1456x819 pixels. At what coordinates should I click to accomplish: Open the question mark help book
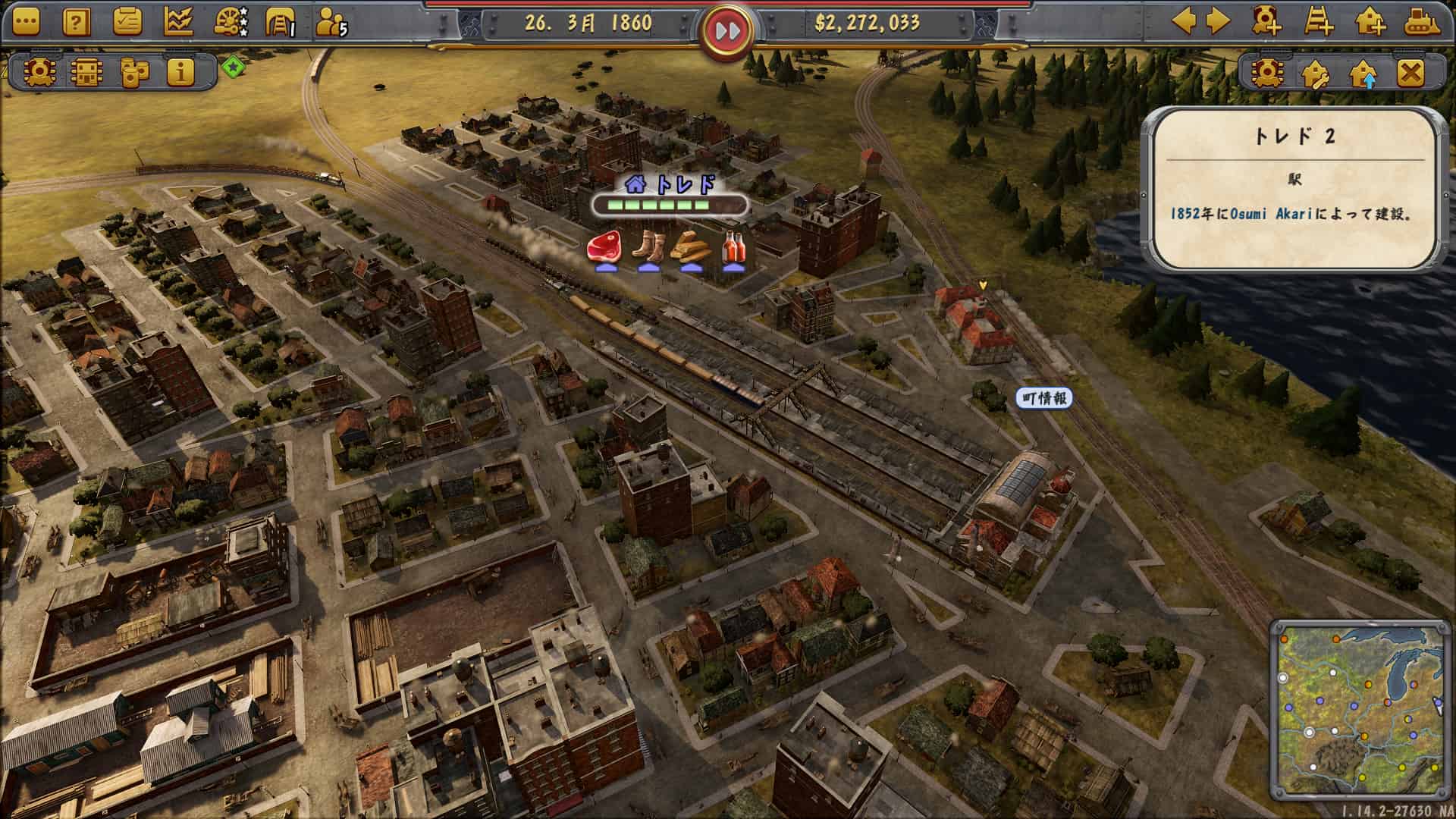pyautogui.click(x=76, y=23)
